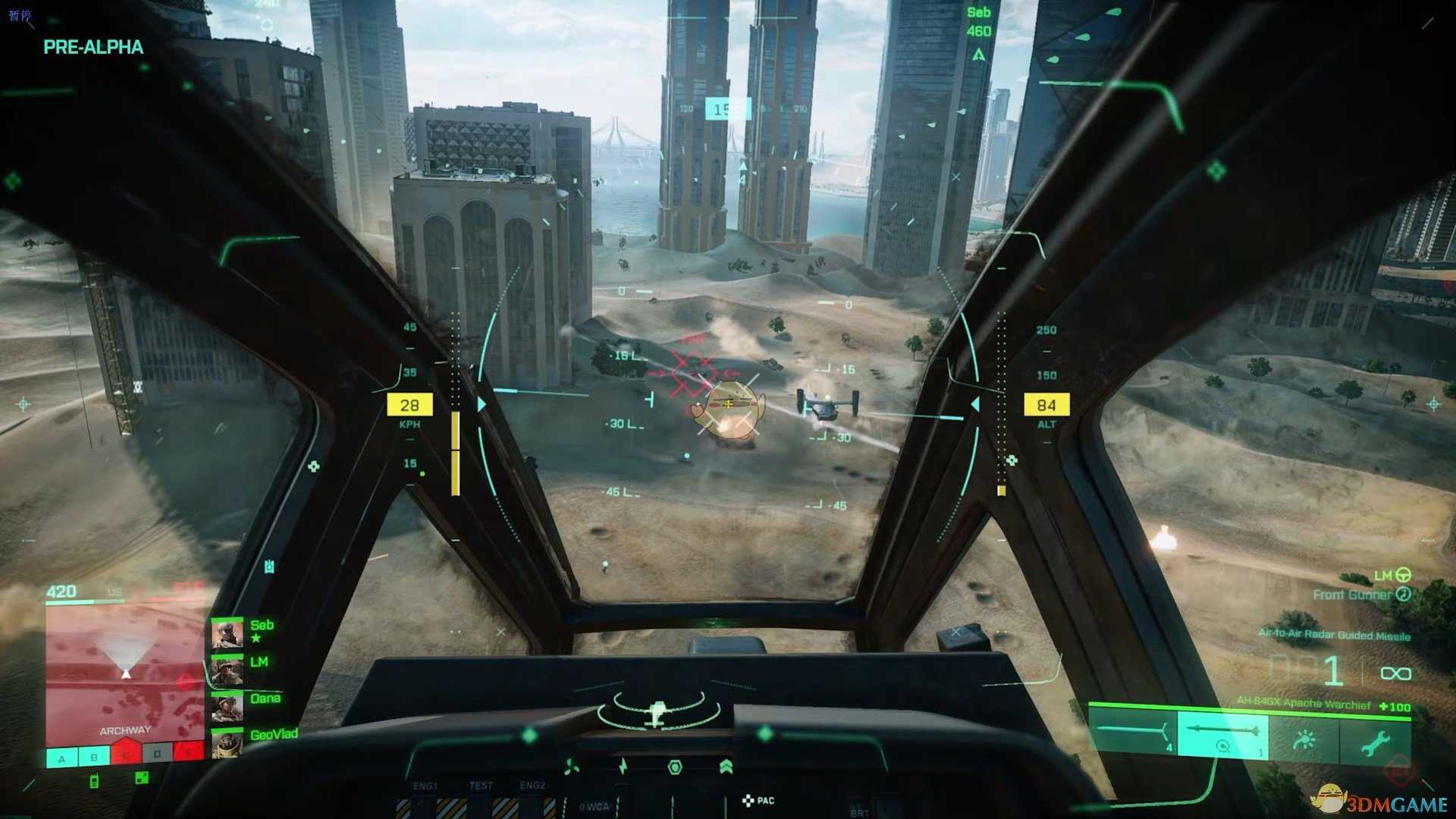The width and height of the screenshot is (1456, 819).
Task: Activate the wrench repair slot
Action: point(1374,741)
